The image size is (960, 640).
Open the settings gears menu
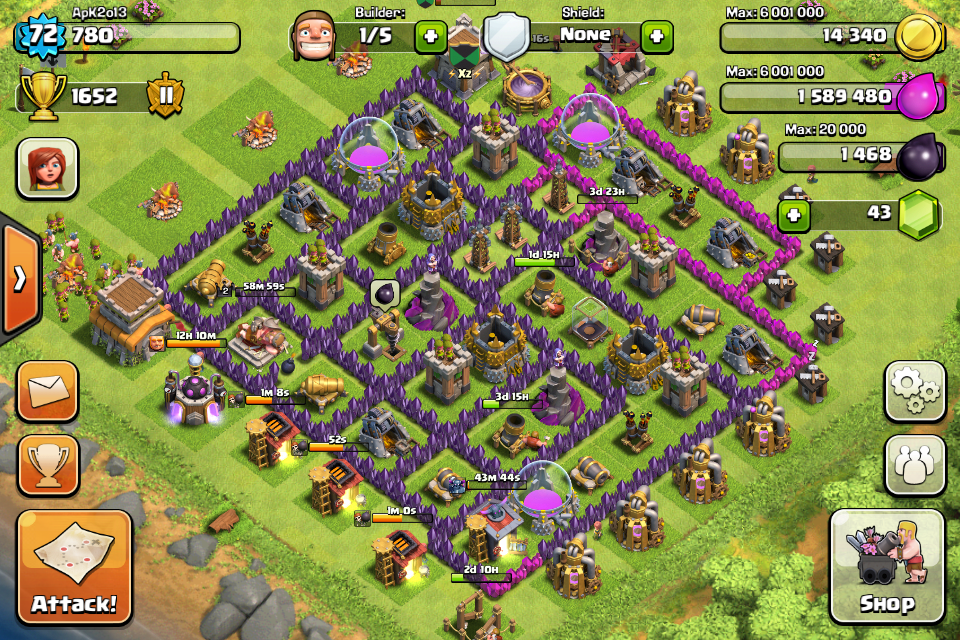pyautogui.click(x=915, y=391)
